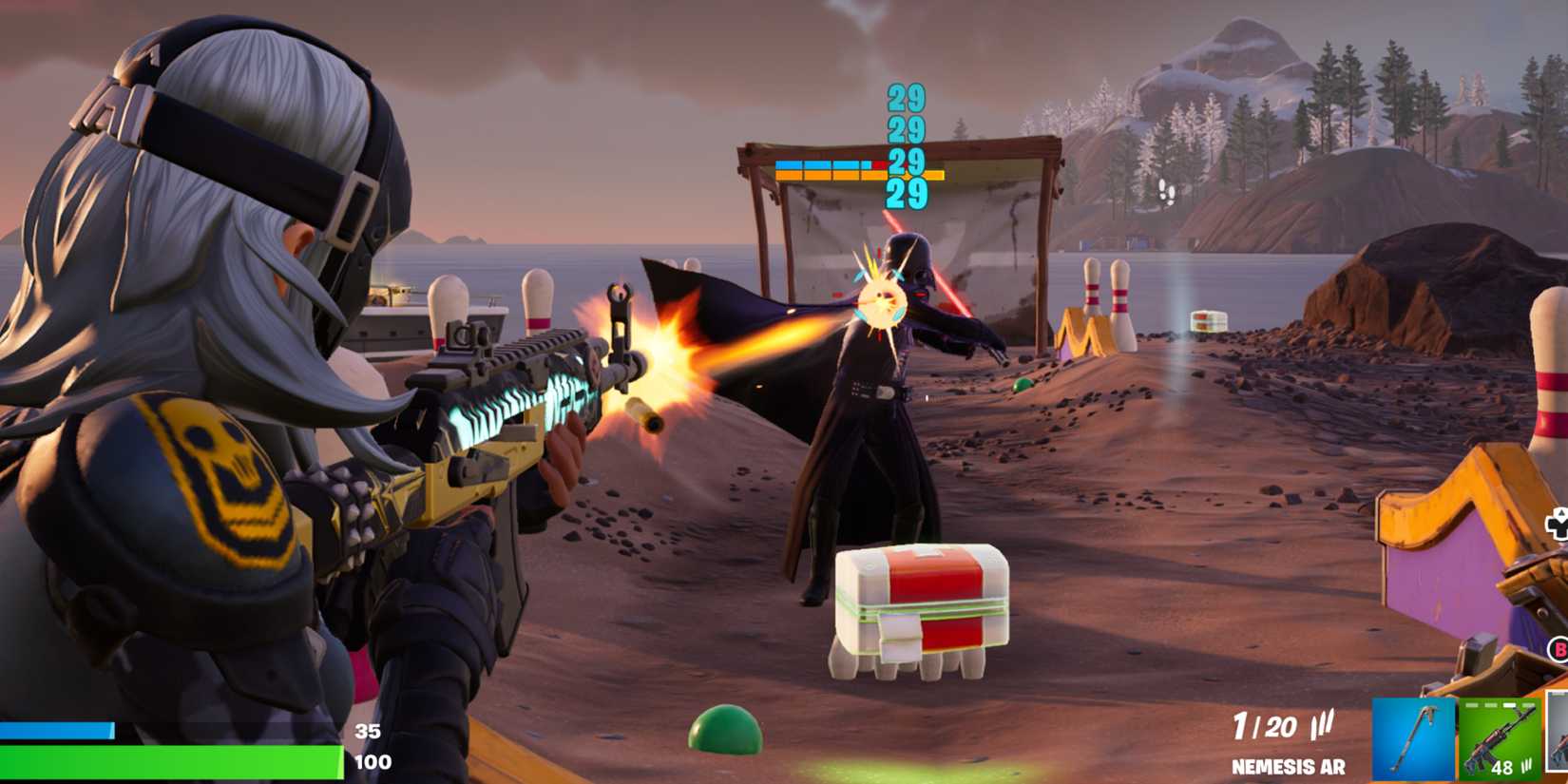Select the Nemesis AR slot showing 48 ammo

pyautogui.click(x=1498, y=738)
